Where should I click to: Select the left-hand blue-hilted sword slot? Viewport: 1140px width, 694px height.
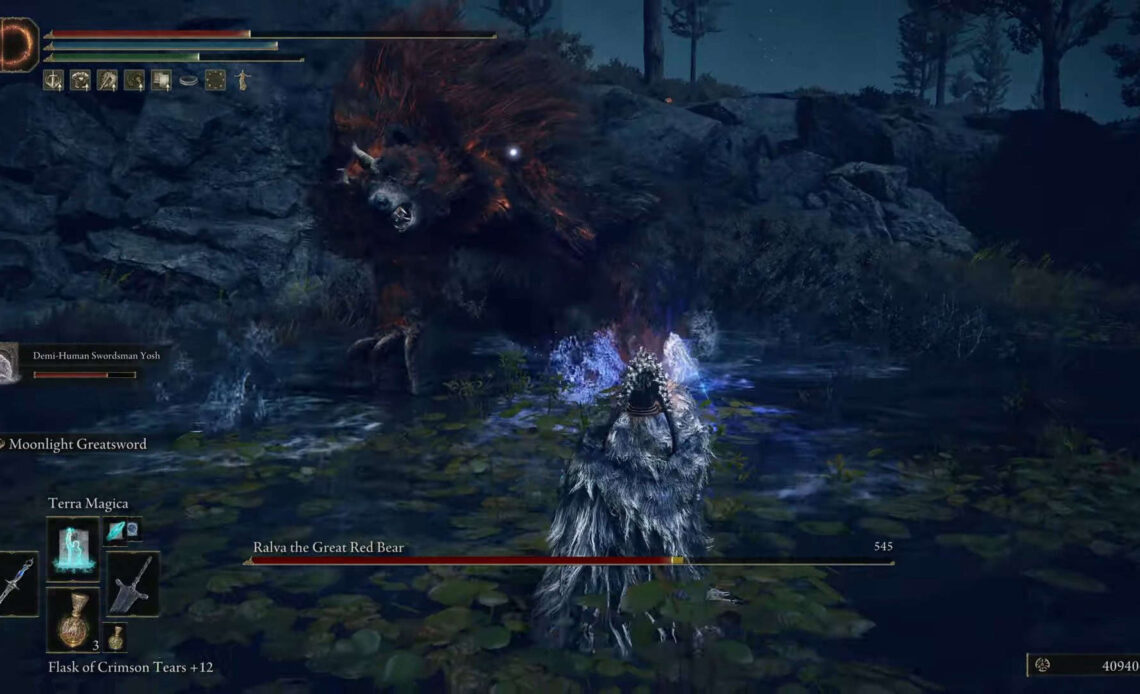(17, 583)
